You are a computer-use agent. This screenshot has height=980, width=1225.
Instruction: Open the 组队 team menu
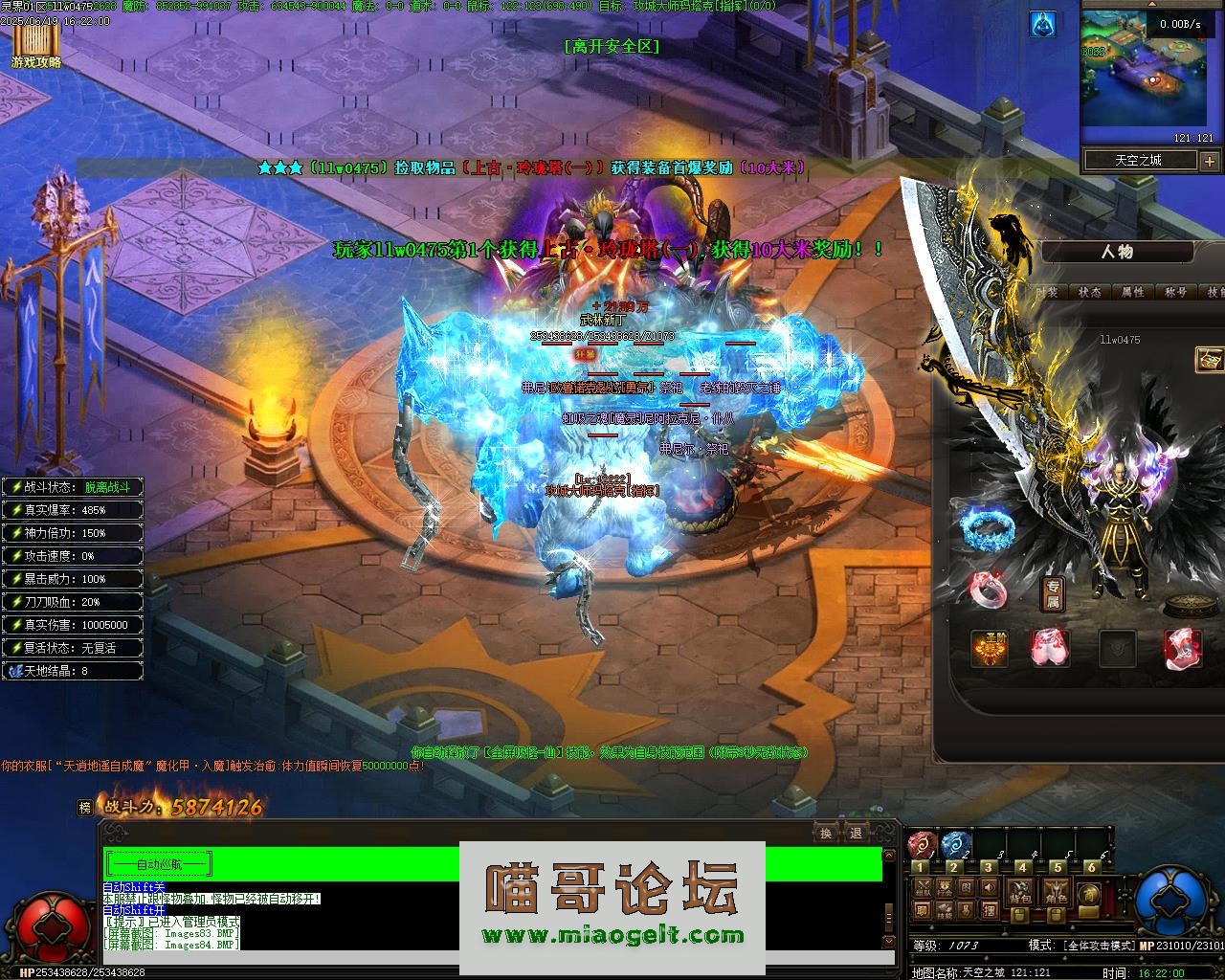923,887
